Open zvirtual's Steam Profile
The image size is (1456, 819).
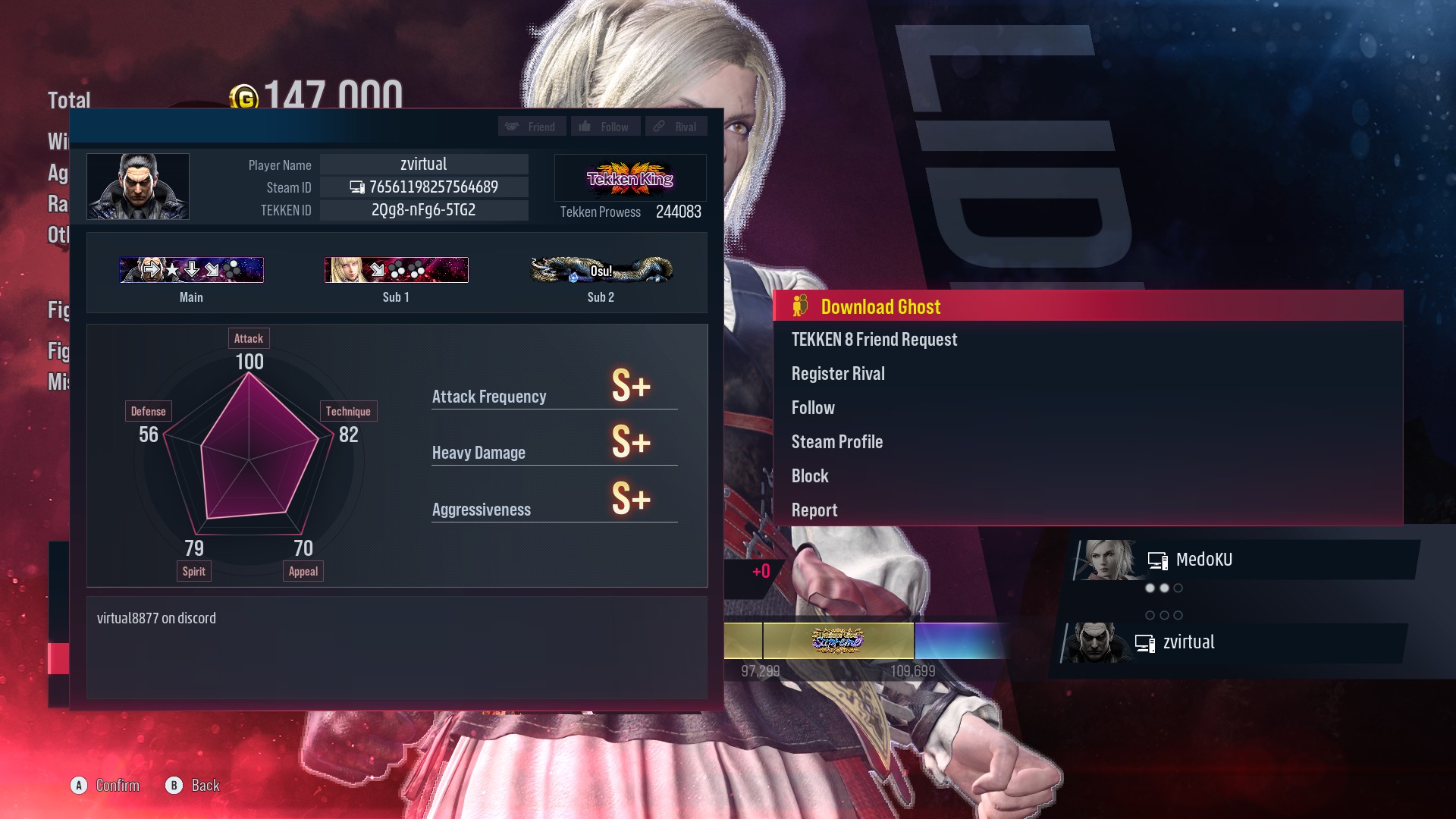pos(837,441)
